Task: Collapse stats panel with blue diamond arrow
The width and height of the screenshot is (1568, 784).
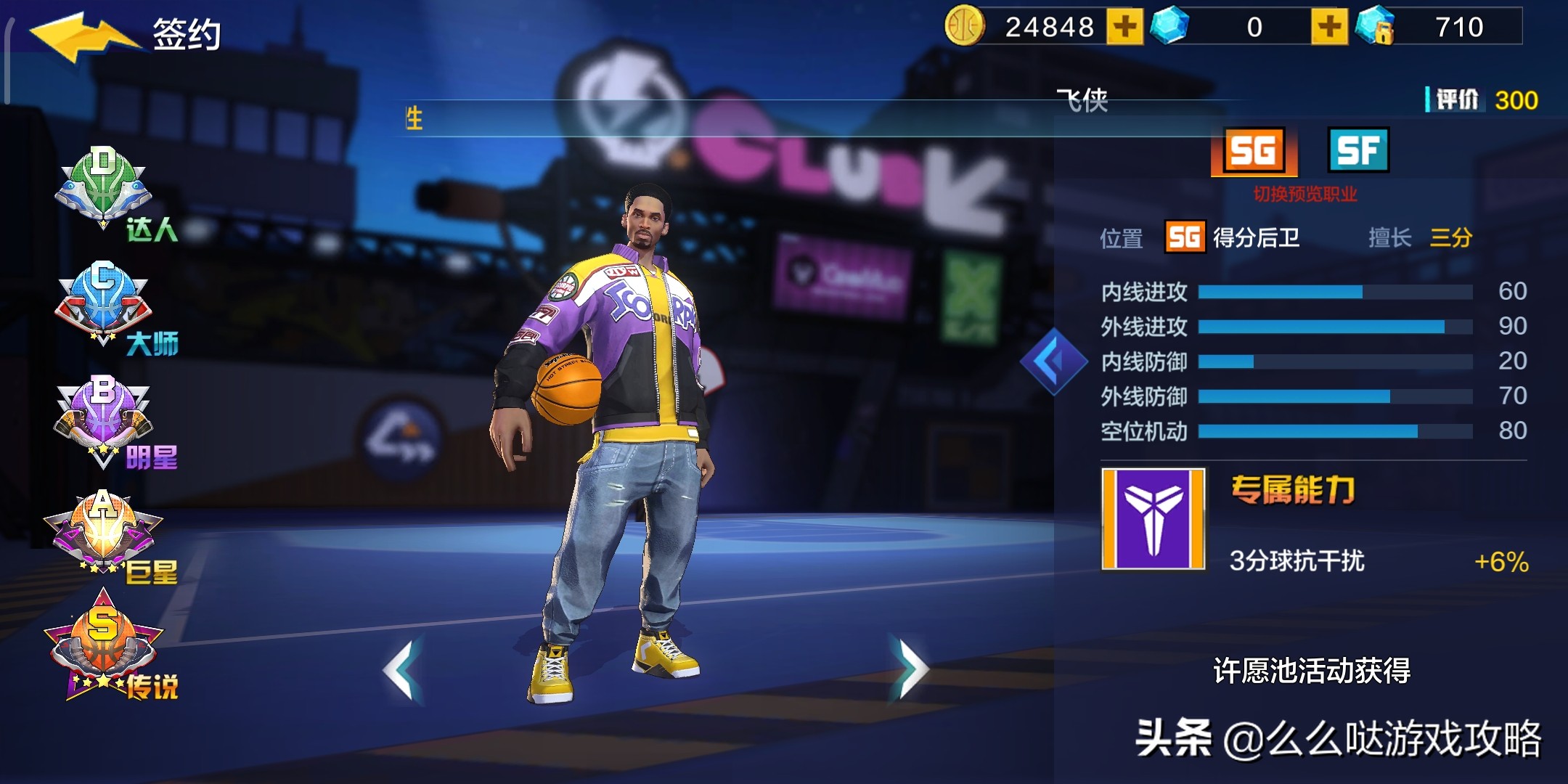Action: (1052, 361)
